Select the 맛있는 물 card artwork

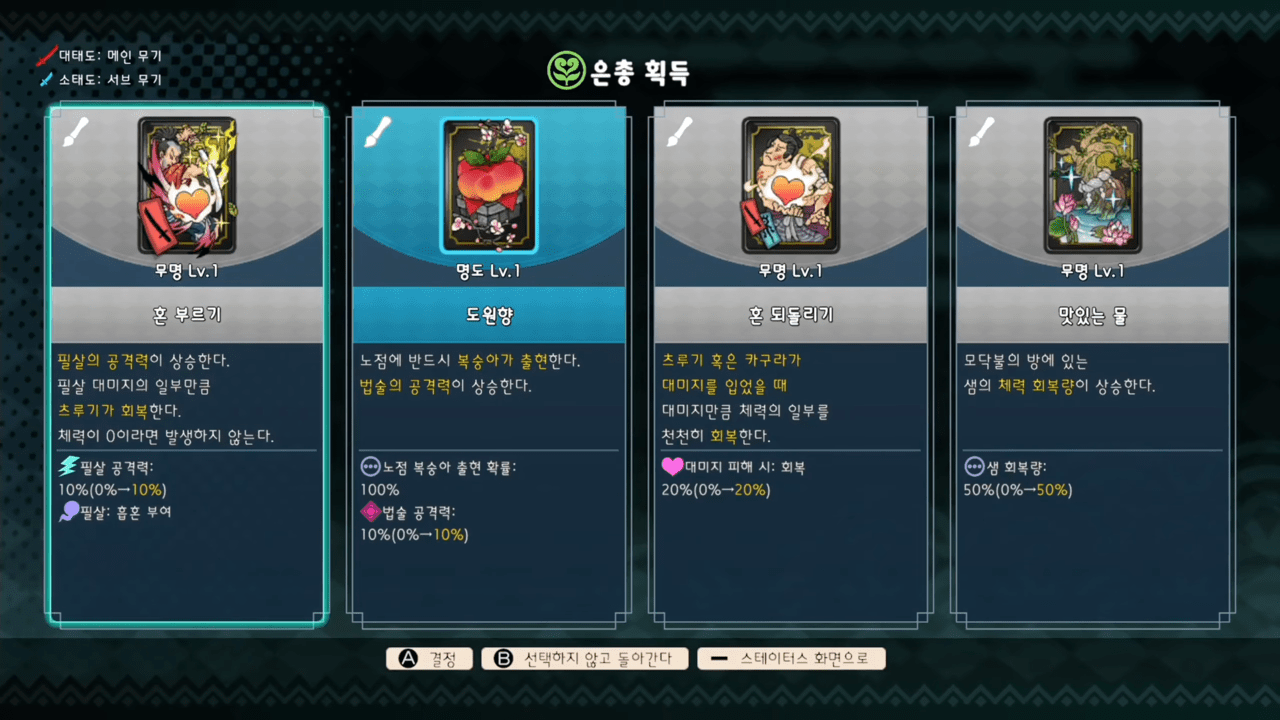tap(1092, 184)
